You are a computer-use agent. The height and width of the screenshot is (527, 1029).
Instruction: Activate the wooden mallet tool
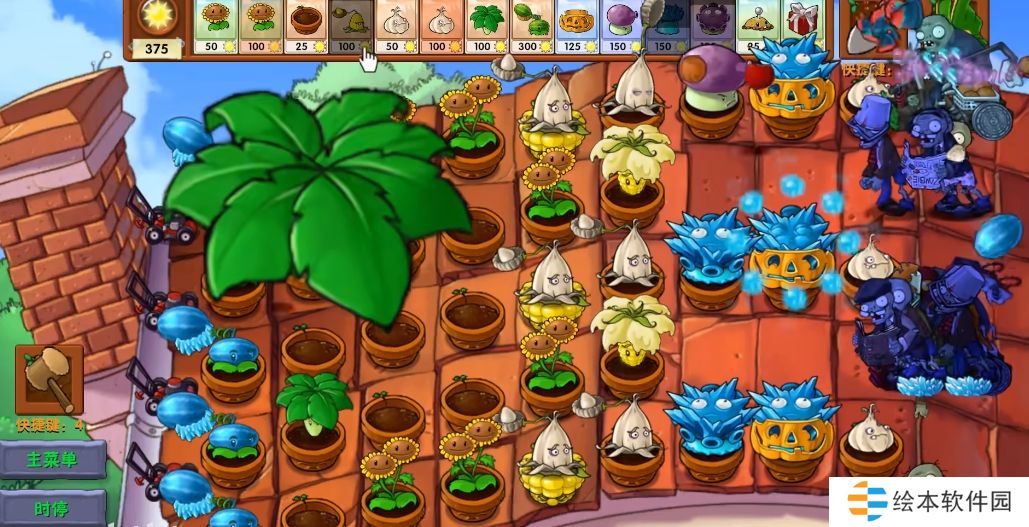(46, 379)
